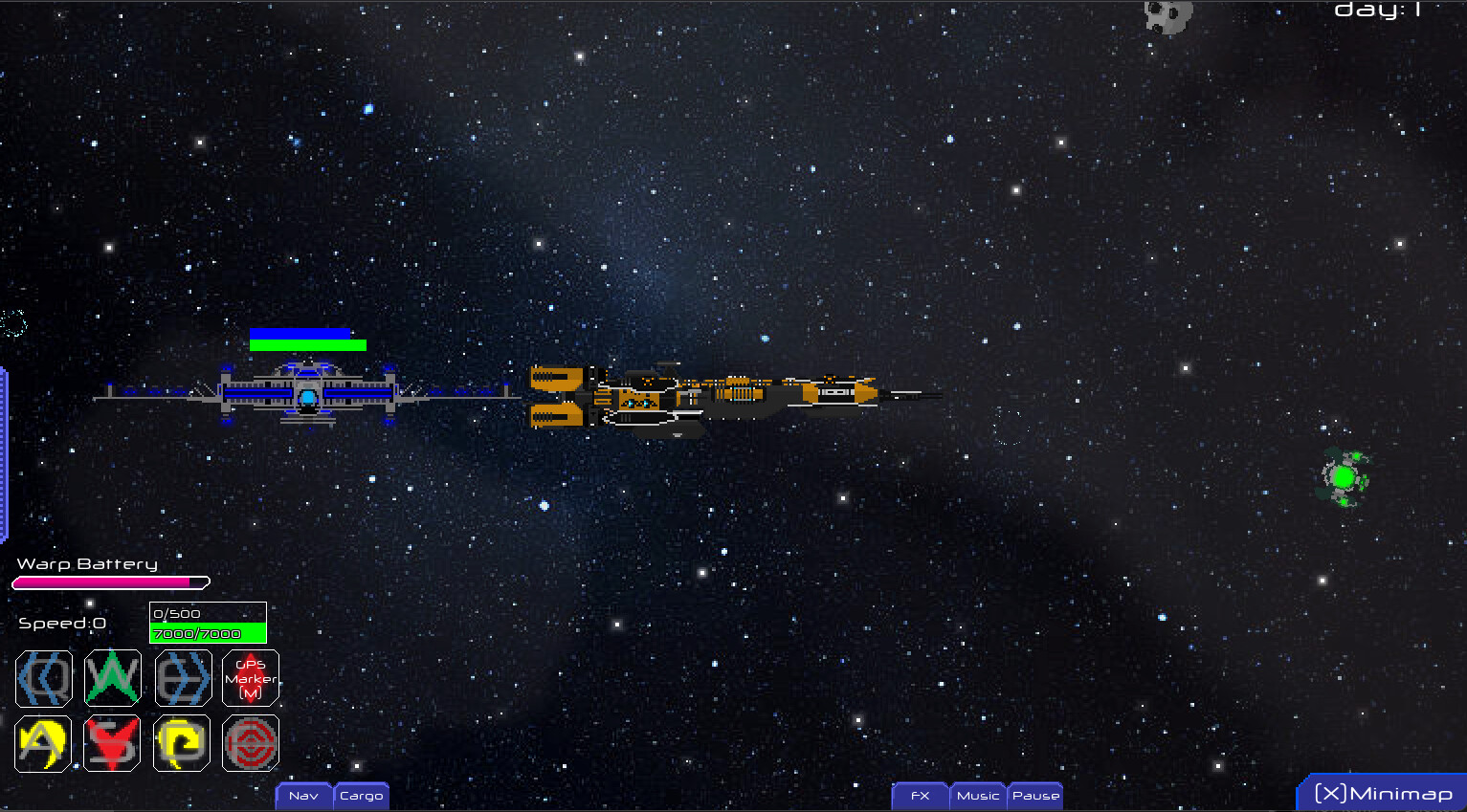
Task: Click the green 7000/7000 hull bar
Action: click(207, 633)
